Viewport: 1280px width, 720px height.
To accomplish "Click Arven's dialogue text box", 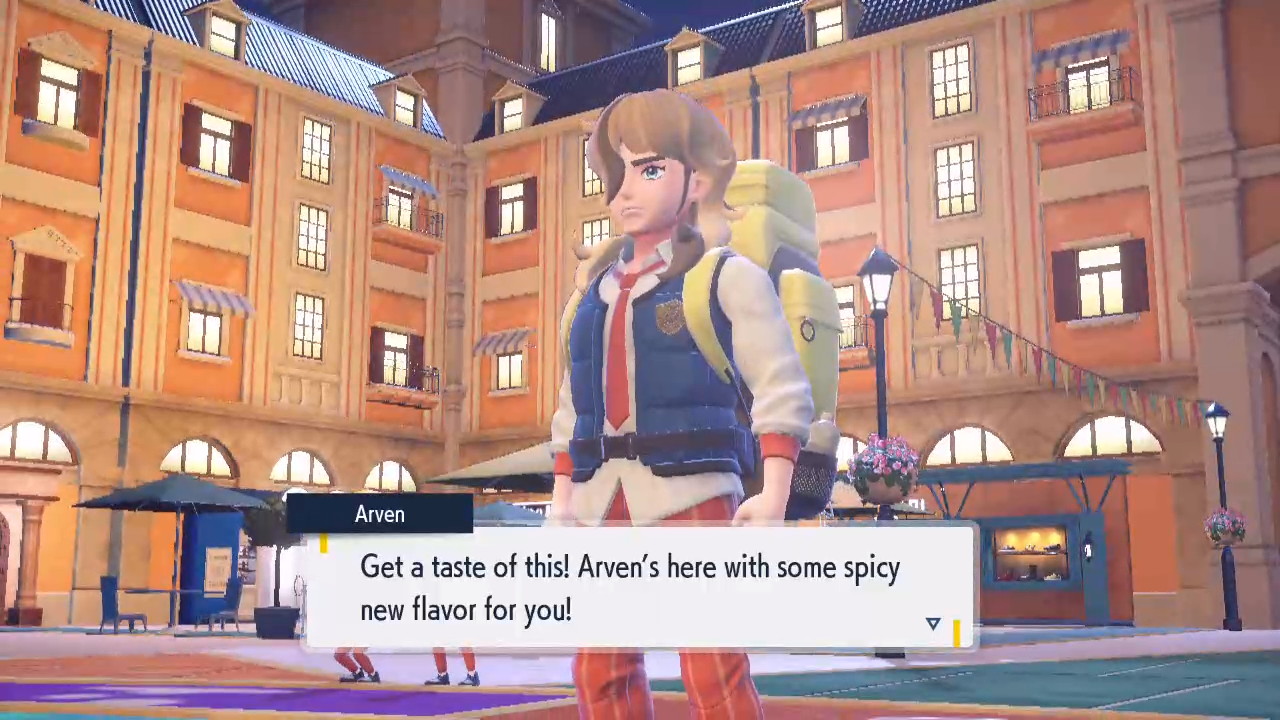I will tap(638, 587).
